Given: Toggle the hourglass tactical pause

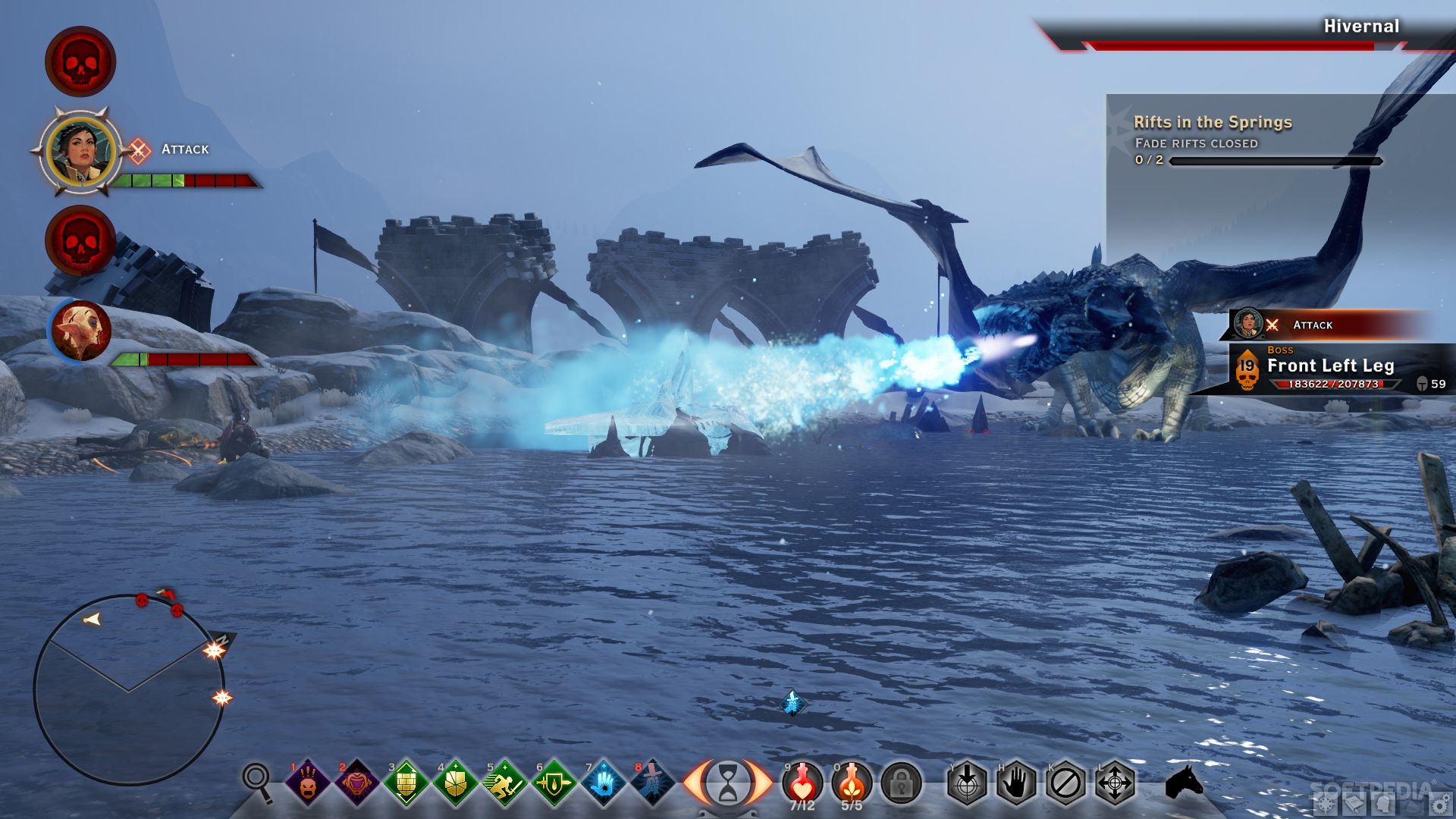Looking at the screenshot, I should (728, 783).
